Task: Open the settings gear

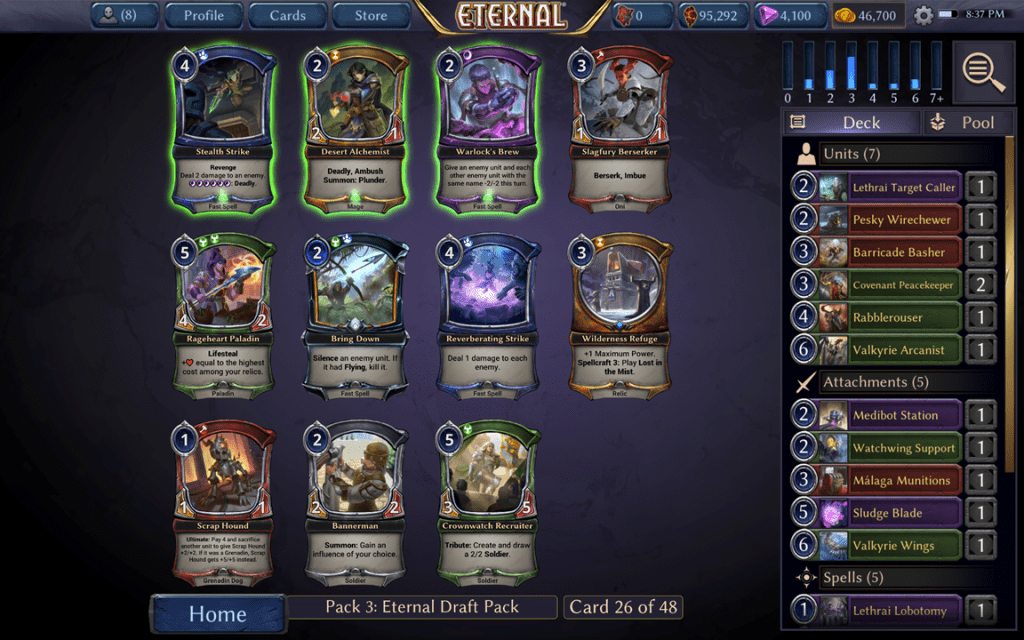Action: click(922, 15)
